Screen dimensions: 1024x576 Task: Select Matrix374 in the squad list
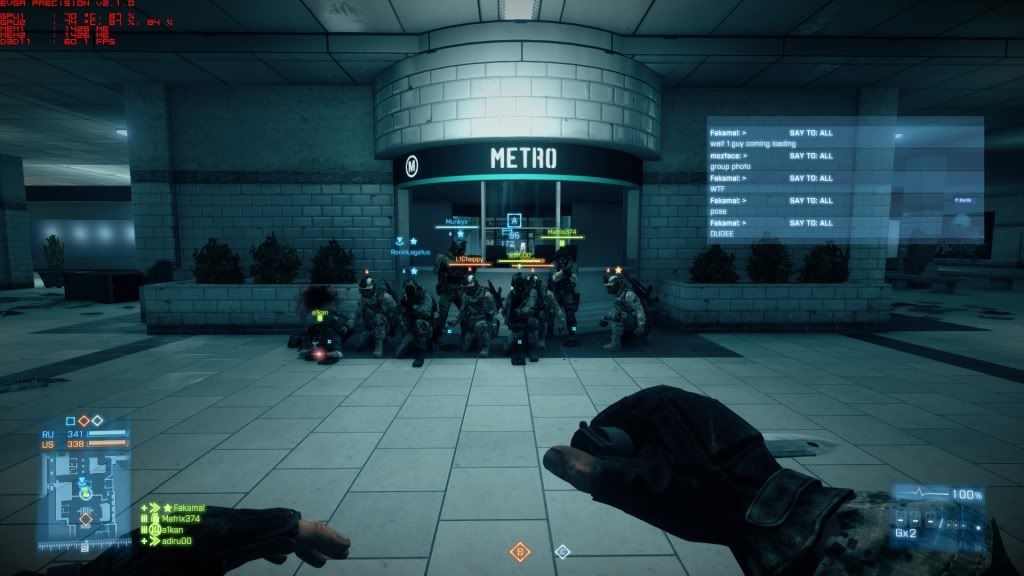[x=180, y=519]
